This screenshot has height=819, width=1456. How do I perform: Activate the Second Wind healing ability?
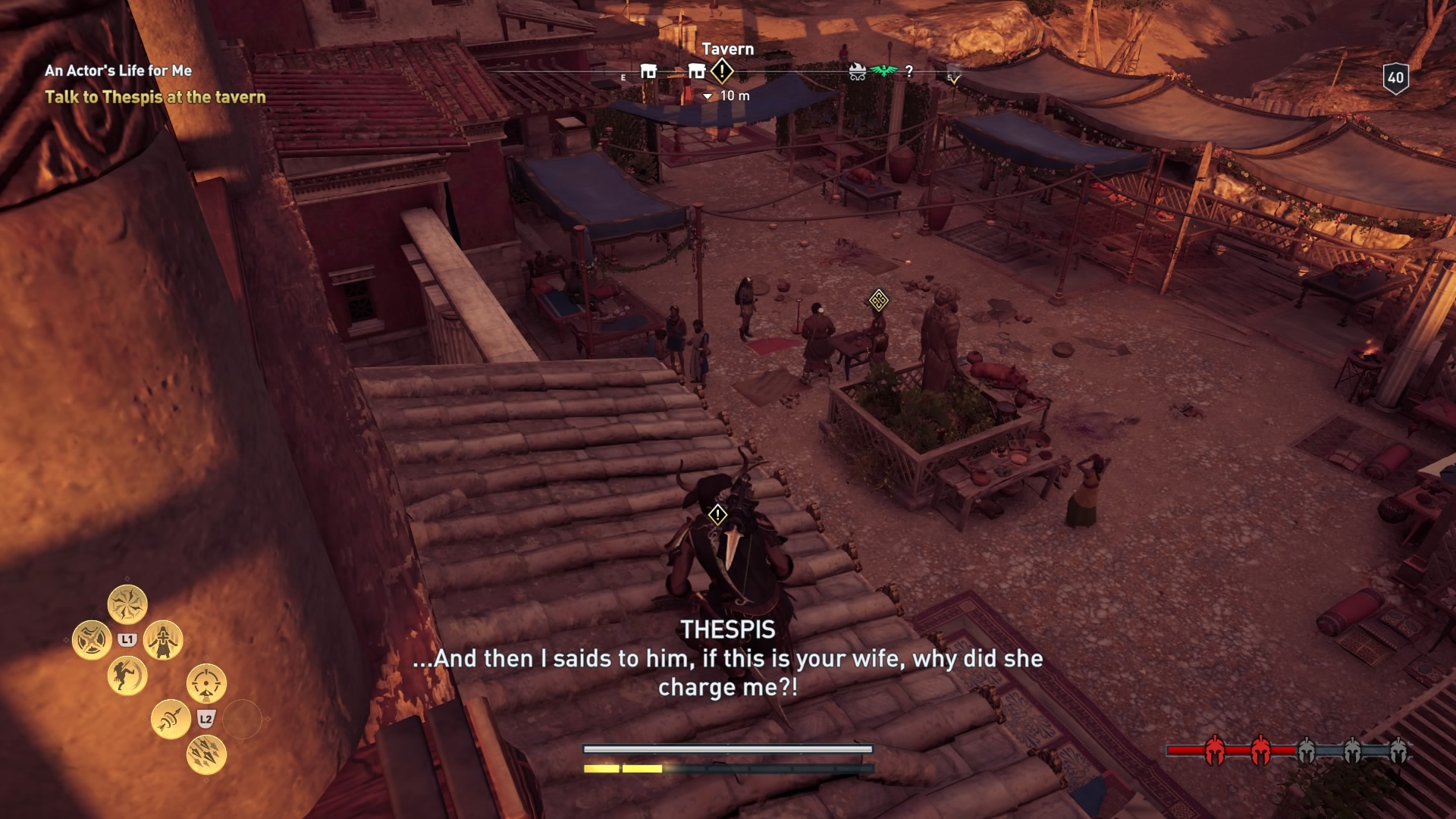click(163, 640)
